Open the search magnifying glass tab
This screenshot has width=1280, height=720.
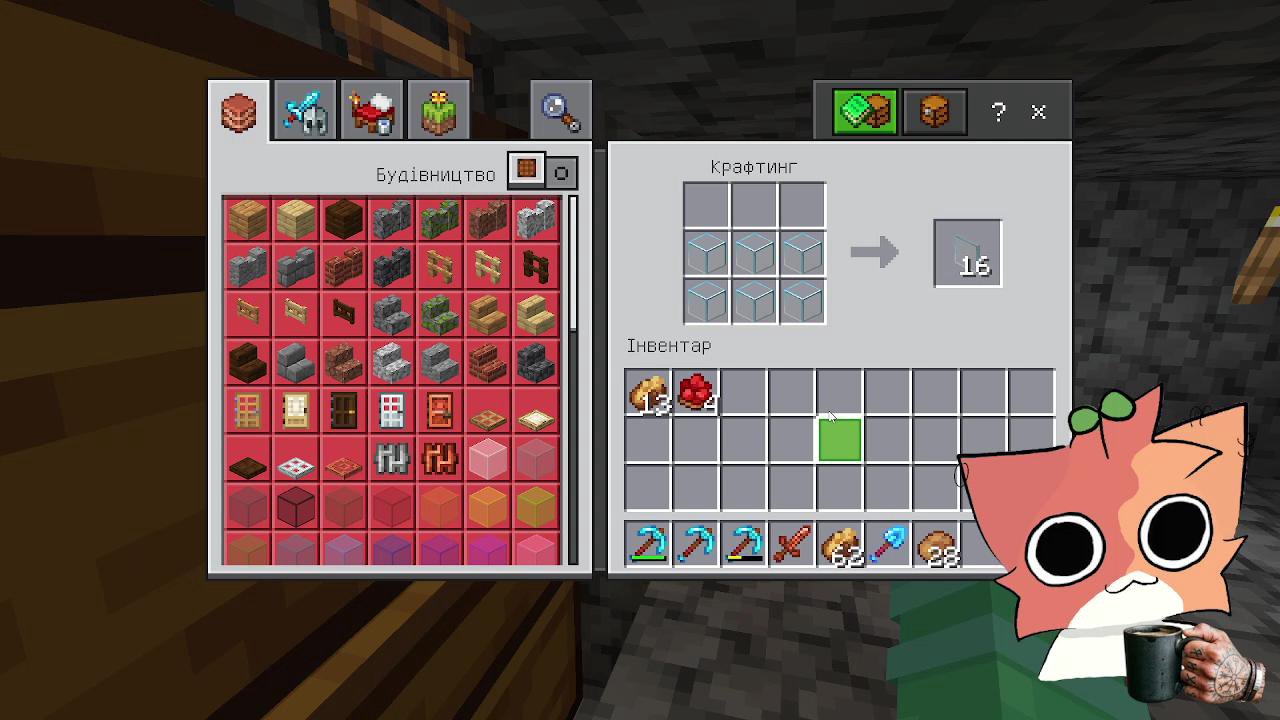click(558, 109)
